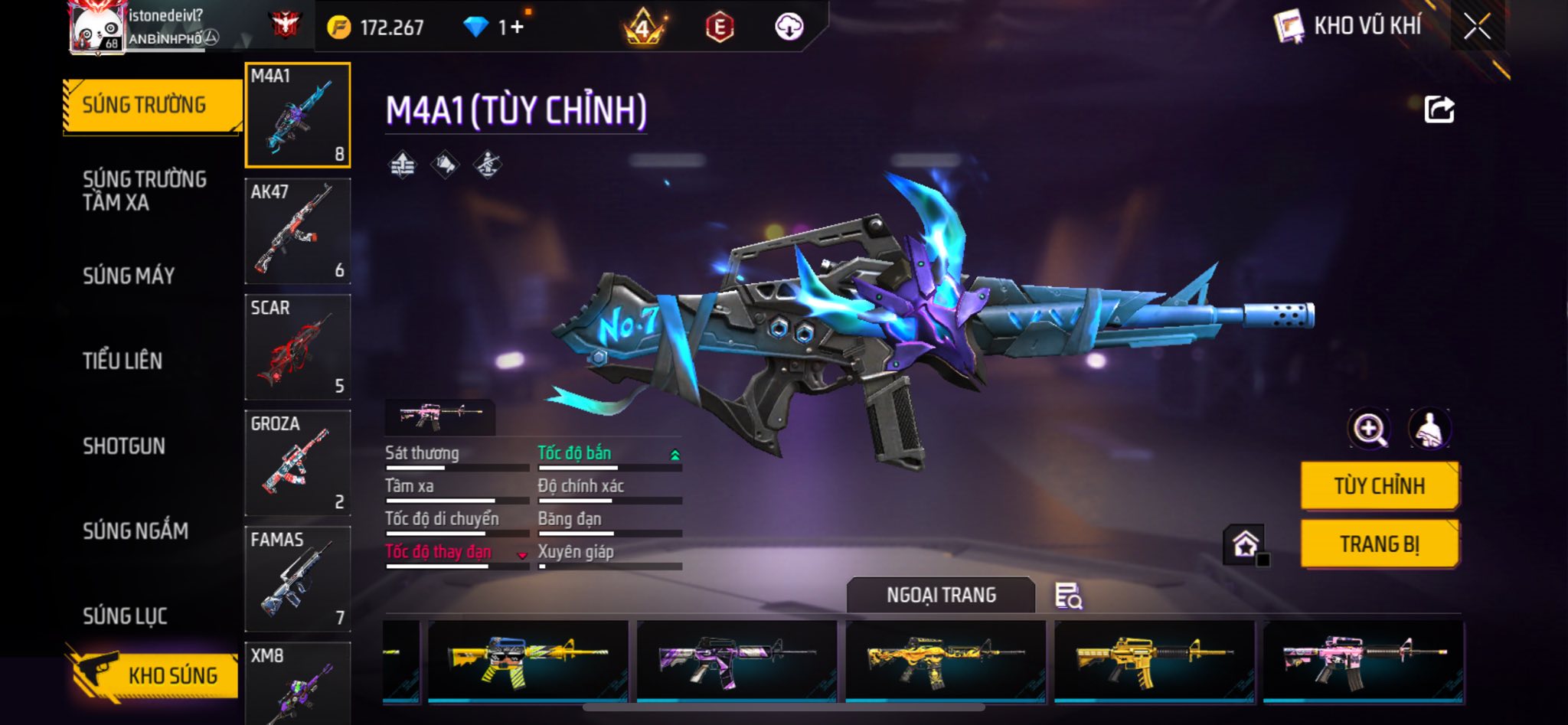This screenshot has height=725, width=1568.
Task: Switch to Súng Trường Tầm Xa category
Action: [x=144, y=191]
